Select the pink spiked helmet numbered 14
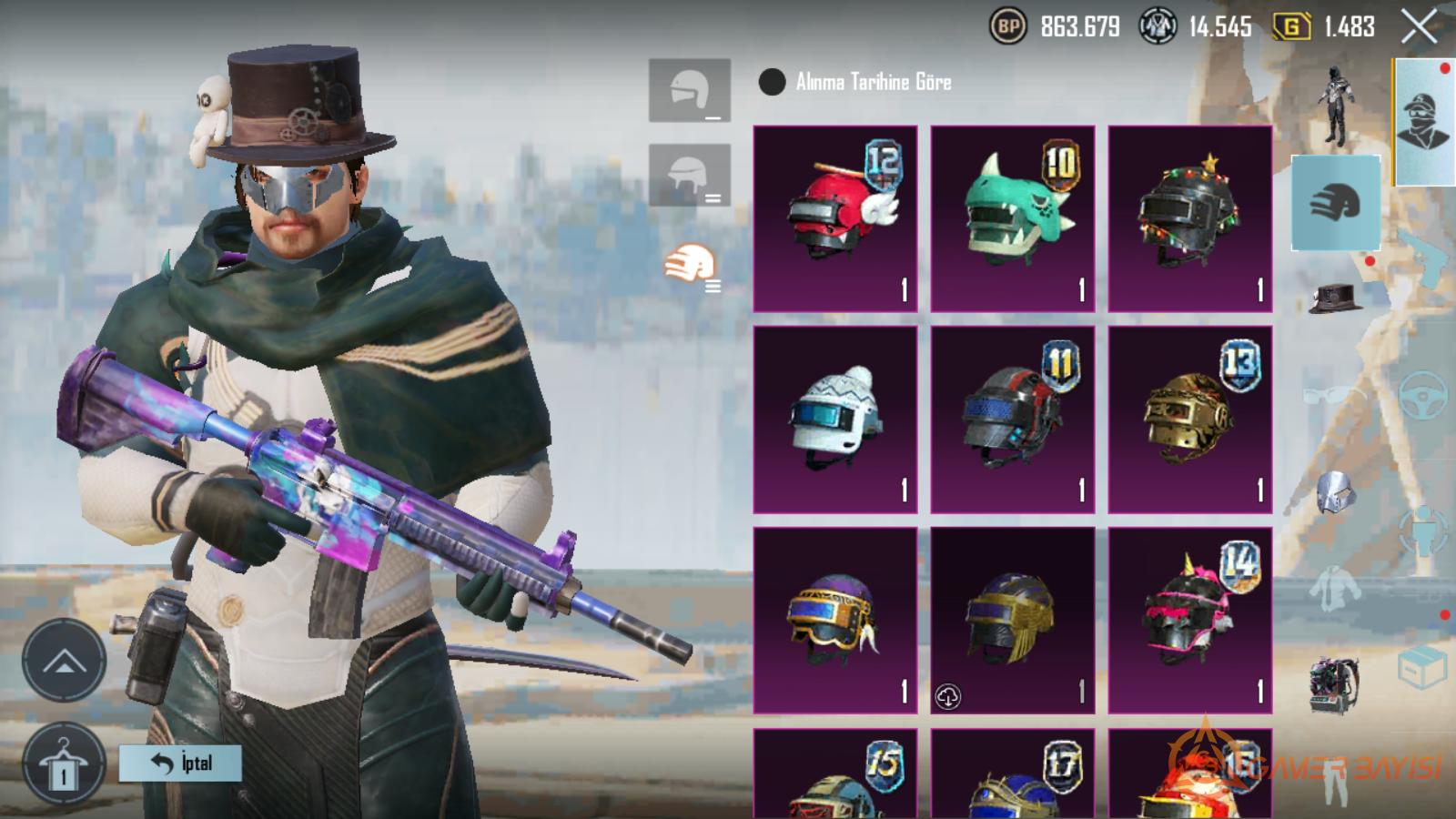The height and width of the screenshot is (819, 1456). (1189, 620)
